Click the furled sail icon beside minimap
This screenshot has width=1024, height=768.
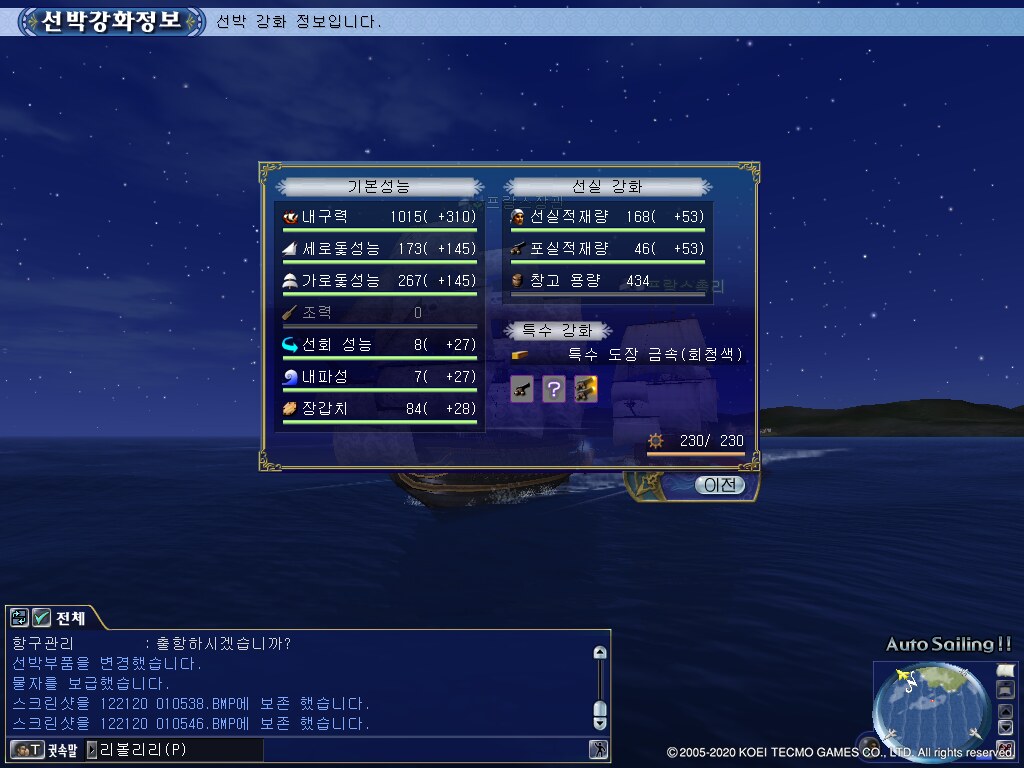point(1005,689)
